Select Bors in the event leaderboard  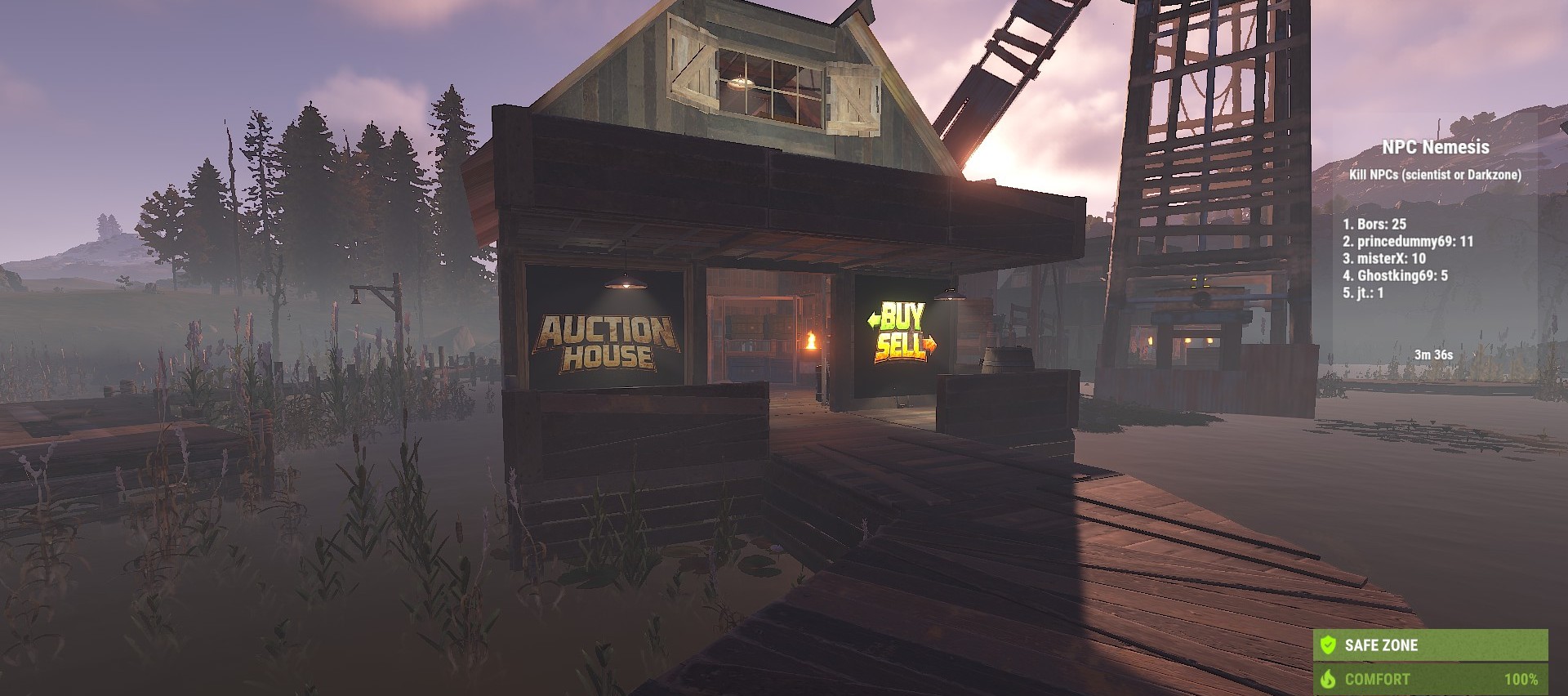tap(1374, 224)
